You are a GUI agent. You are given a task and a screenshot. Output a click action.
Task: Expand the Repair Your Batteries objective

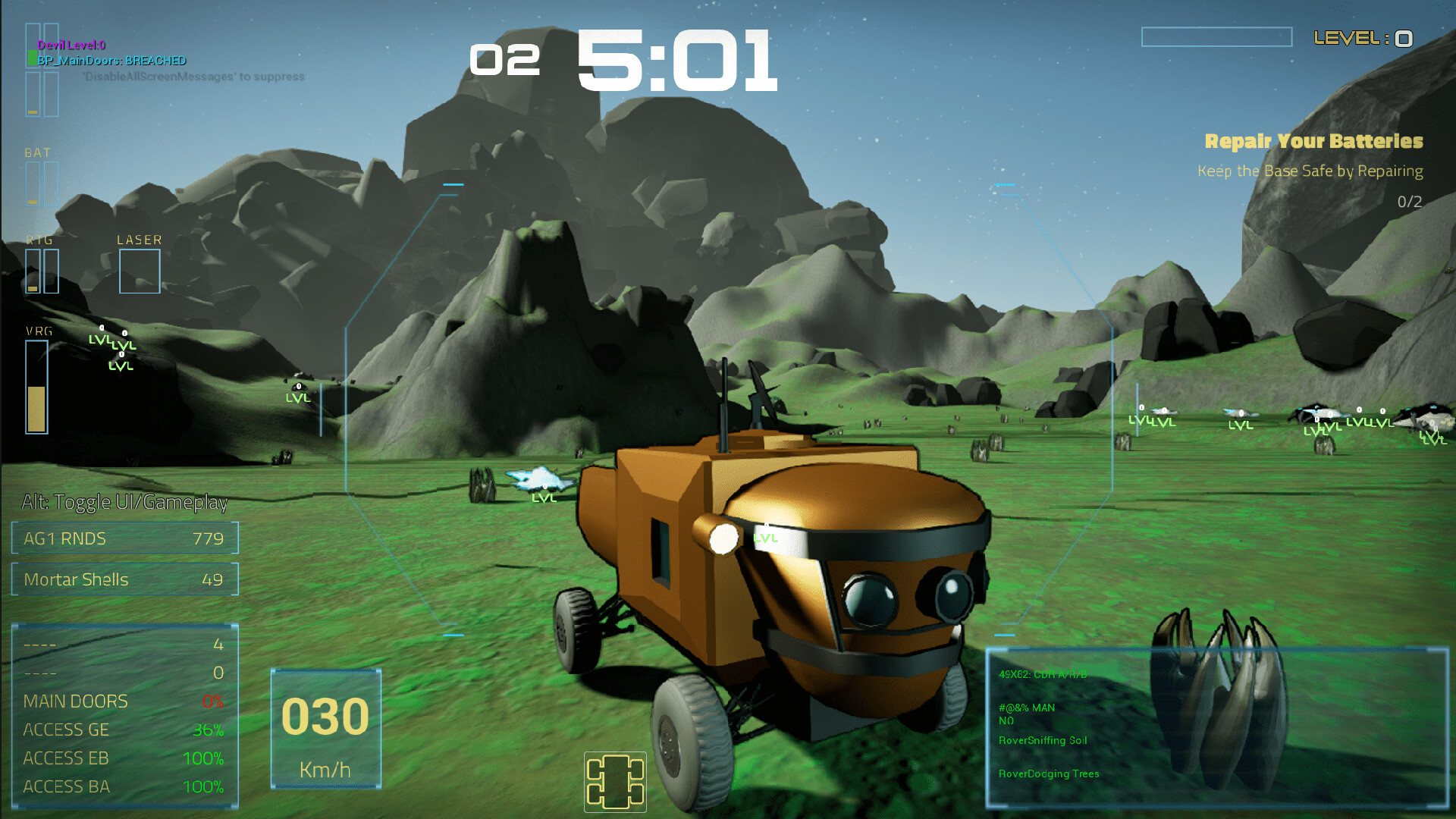click(1316, 141)
